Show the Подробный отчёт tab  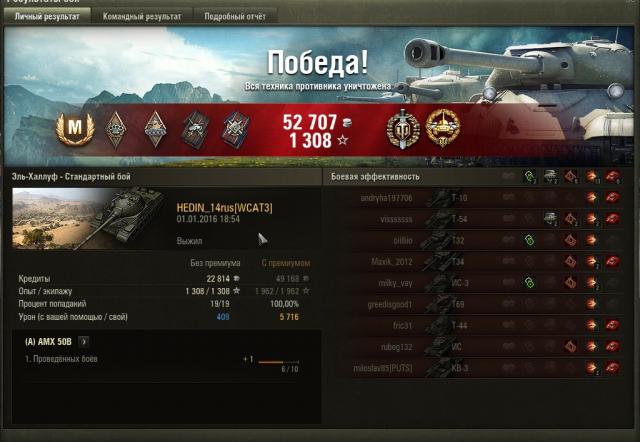(x=236, y=17)
